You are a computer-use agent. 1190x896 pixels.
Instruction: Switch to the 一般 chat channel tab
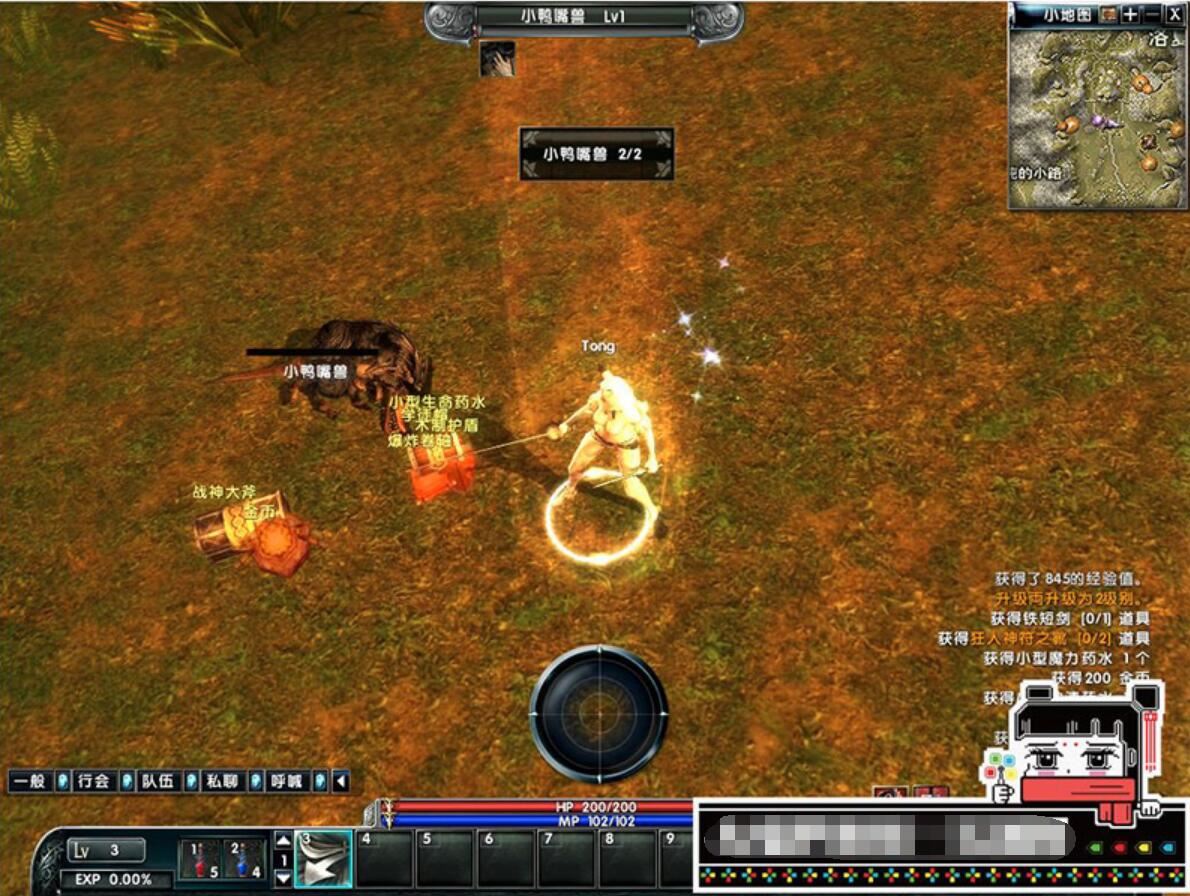(x=30, y=781)
